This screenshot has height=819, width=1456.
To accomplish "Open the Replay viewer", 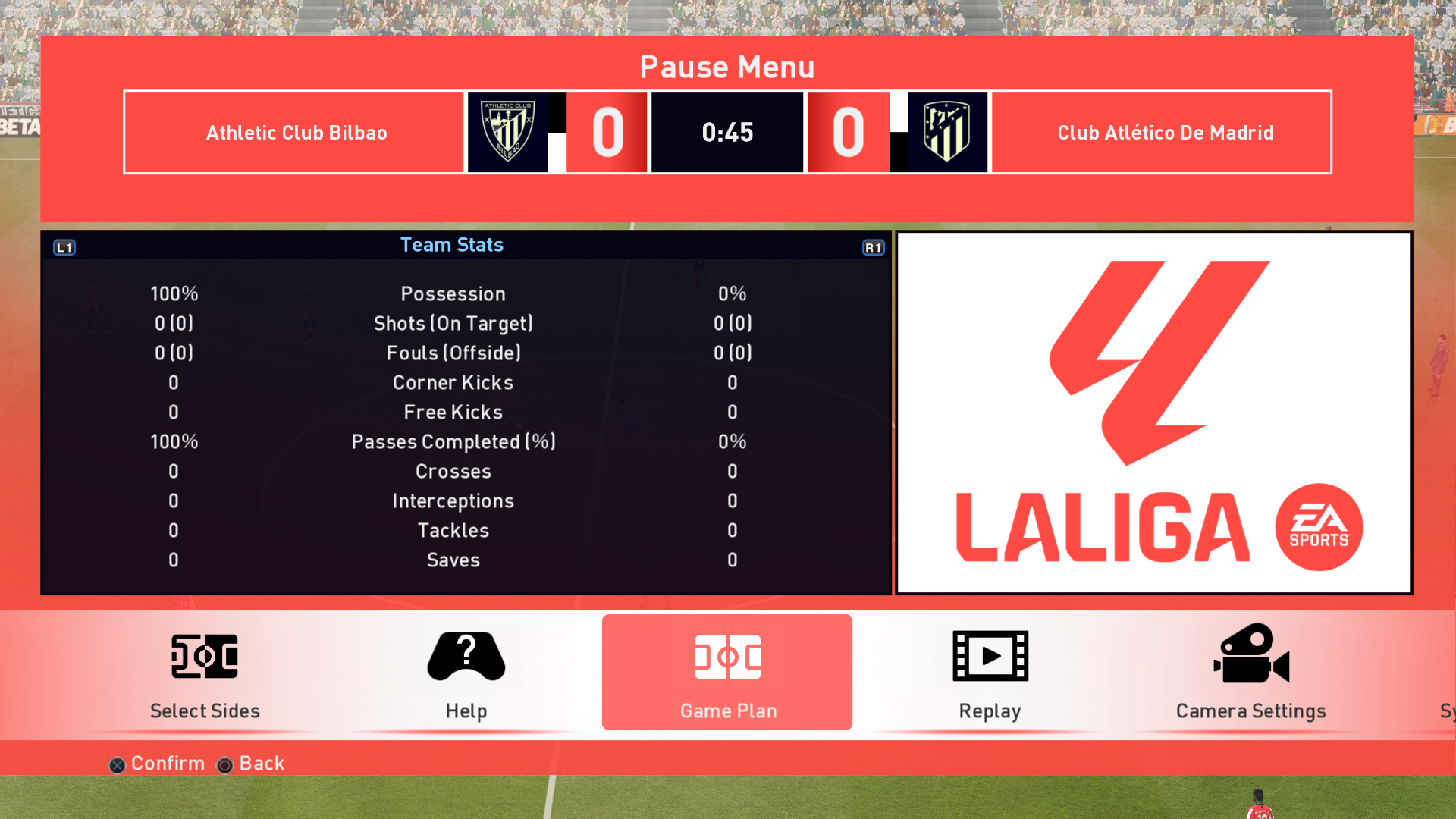I will point(990,673).
